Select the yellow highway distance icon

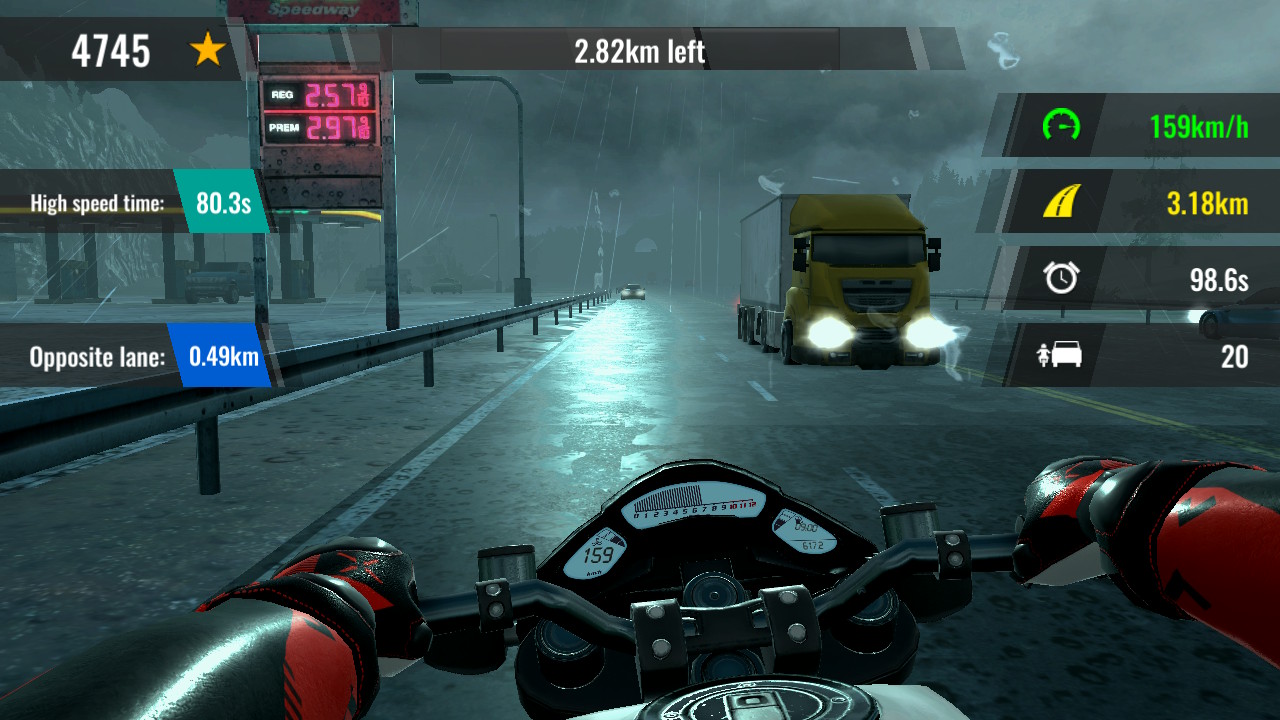[1062, 203]
